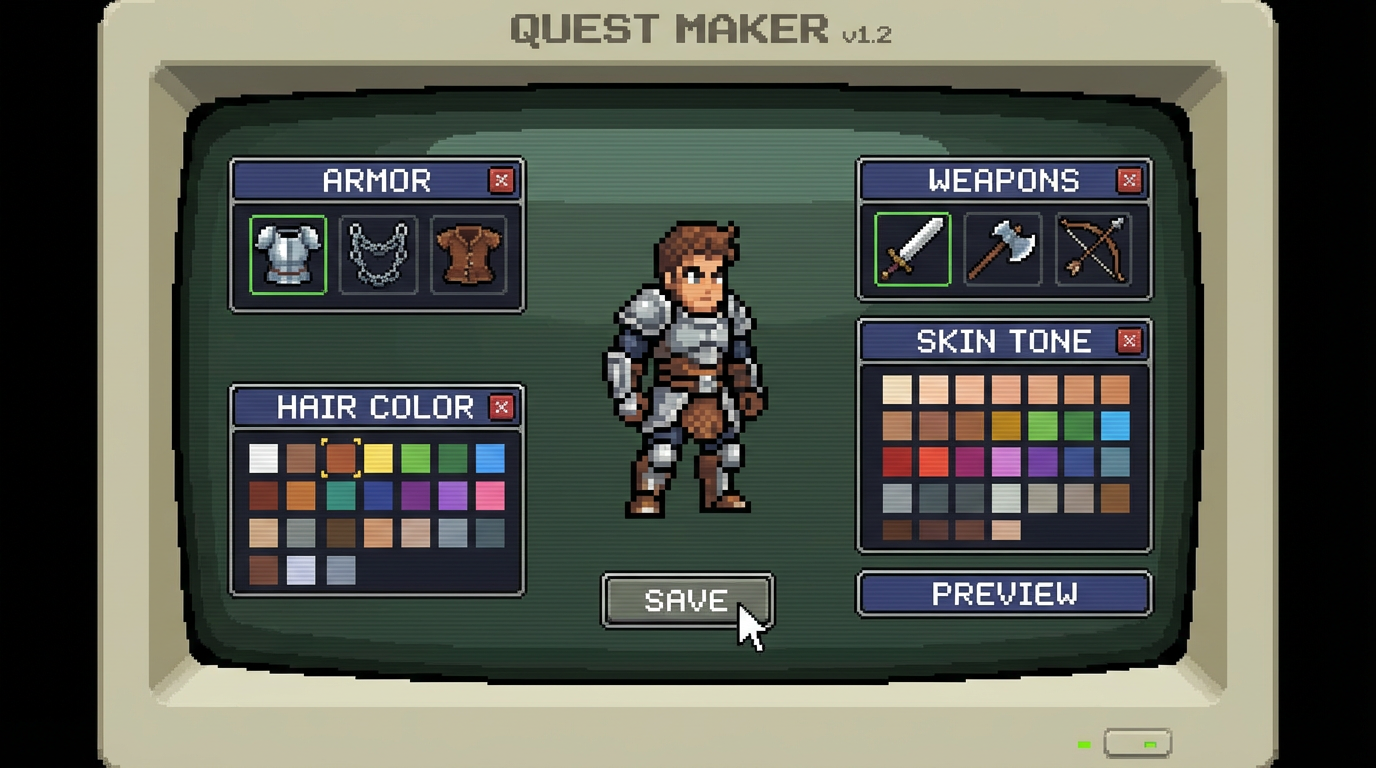Viewport: 1376px width, 768px height.
Task: Open the PREVIEW panel
Action: pos(1004,594)
